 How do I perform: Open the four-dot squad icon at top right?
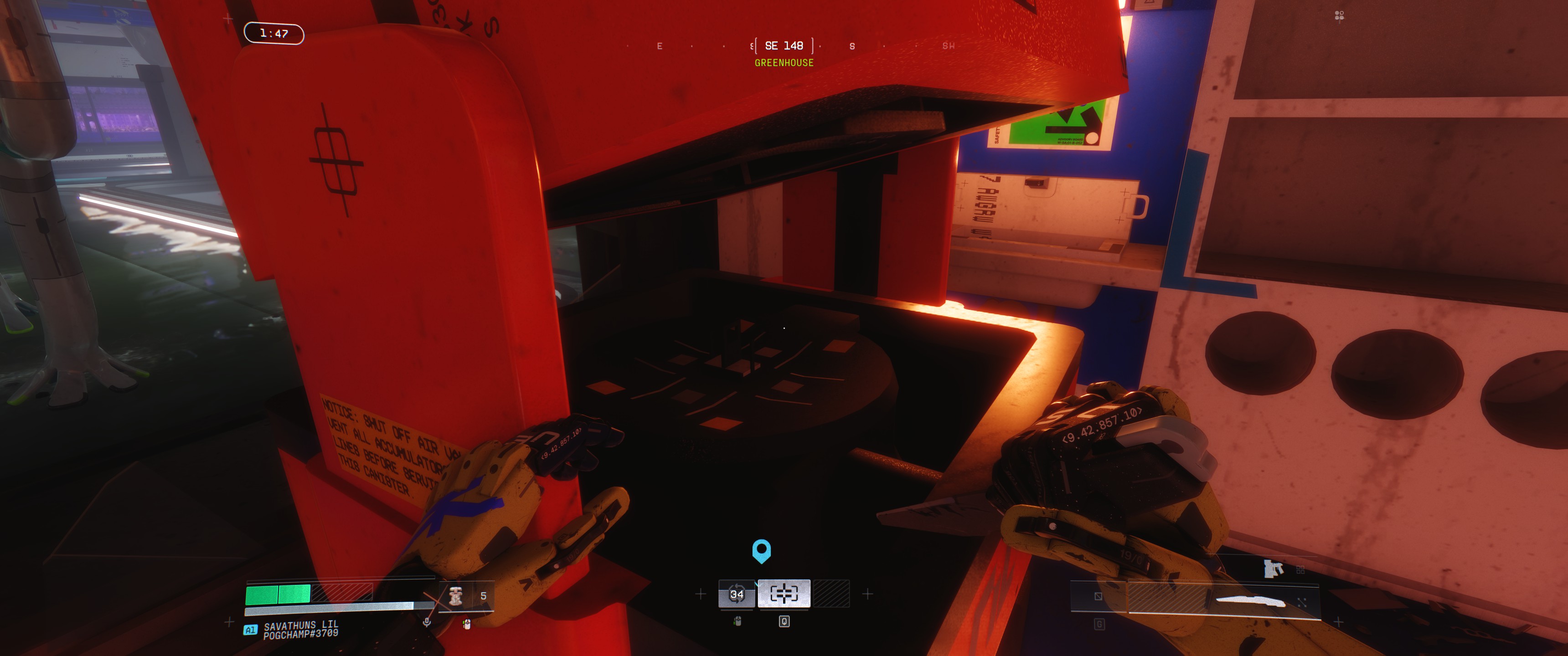pyautogui.click(x=1339, y=15)
